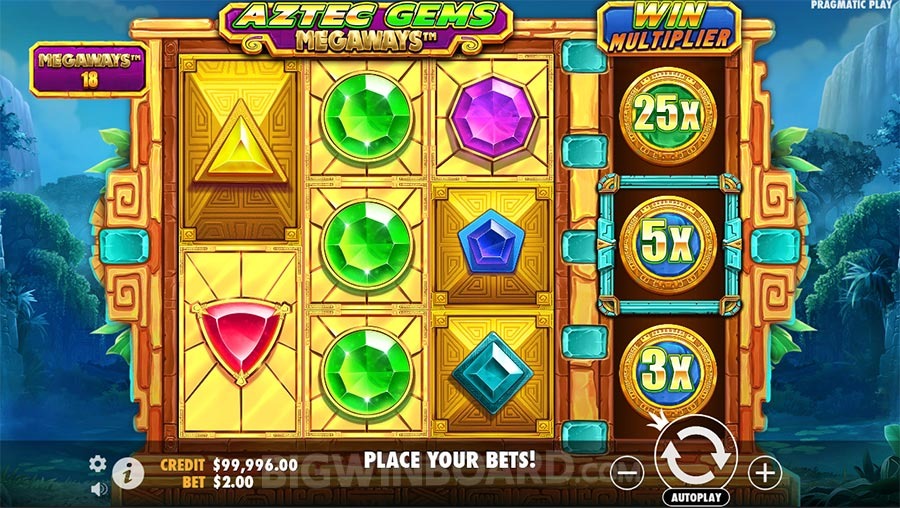Screen dimensions: 900x508
Task: Open the Autoplay options
Action: coord(695,496)
